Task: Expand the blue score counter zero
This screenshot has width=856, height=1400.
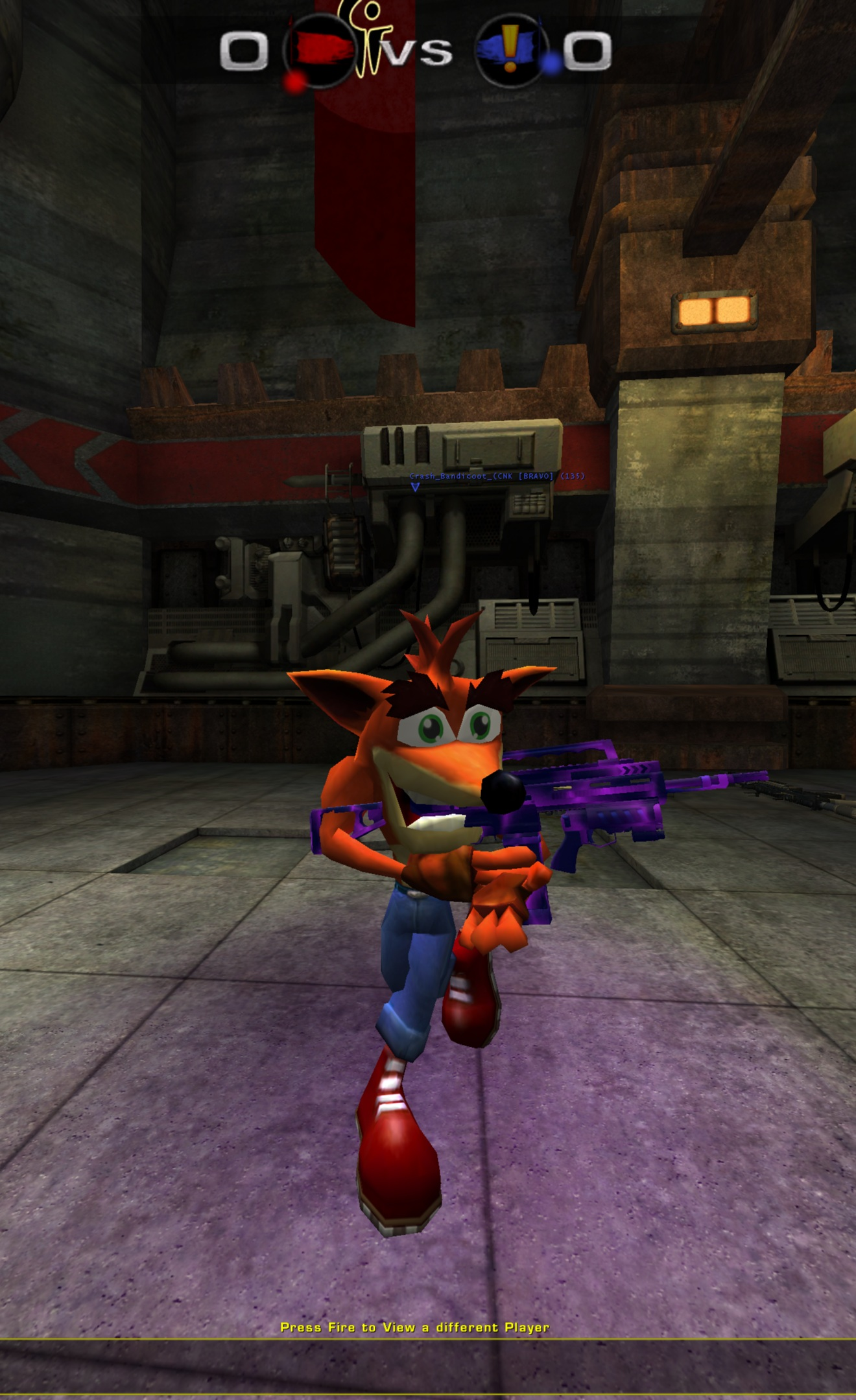Action: click(x=589, y=49)
